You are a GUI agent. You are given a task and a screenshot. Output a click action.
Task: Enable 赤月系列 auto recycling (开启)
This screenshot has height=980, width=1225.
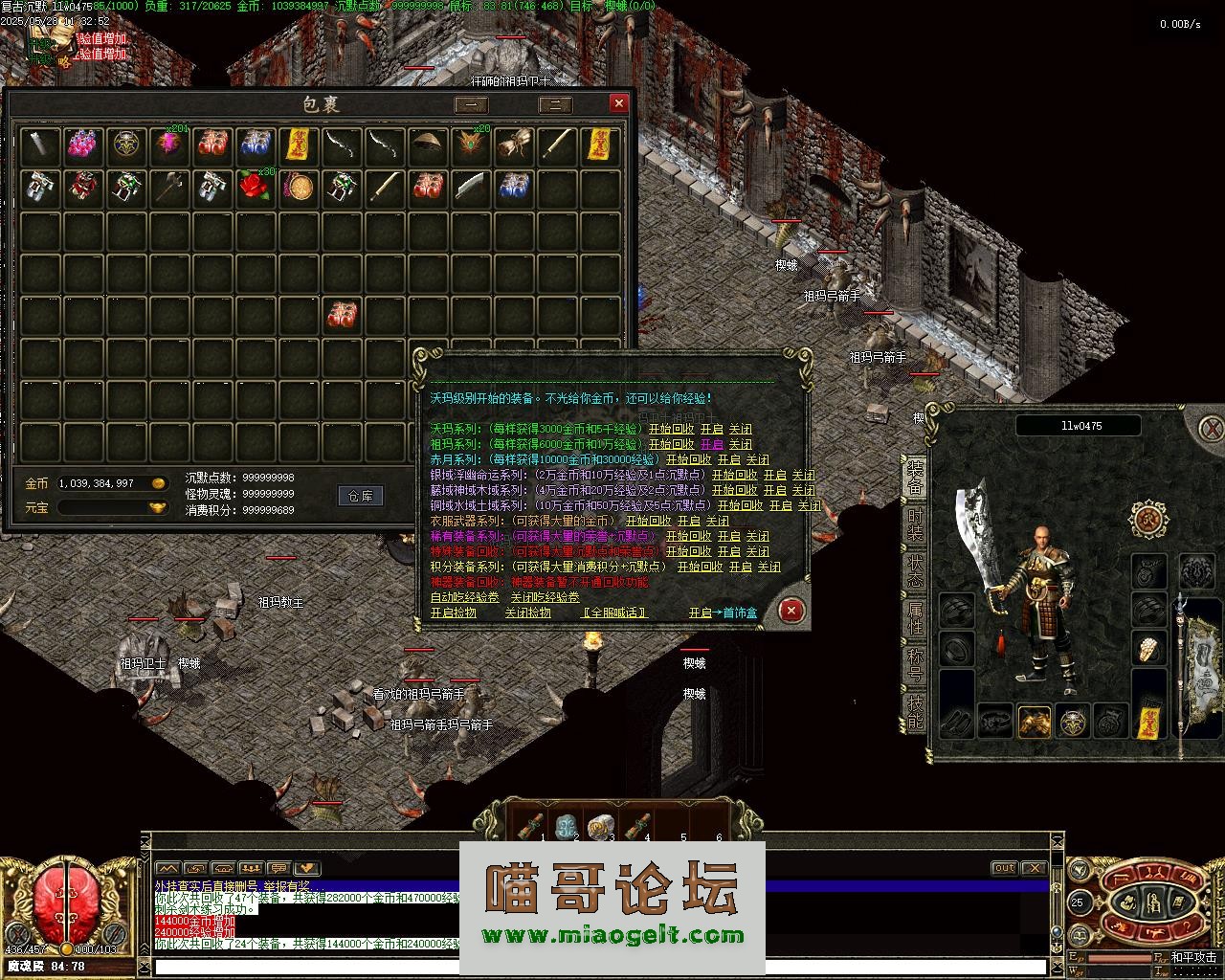point(728,460)
